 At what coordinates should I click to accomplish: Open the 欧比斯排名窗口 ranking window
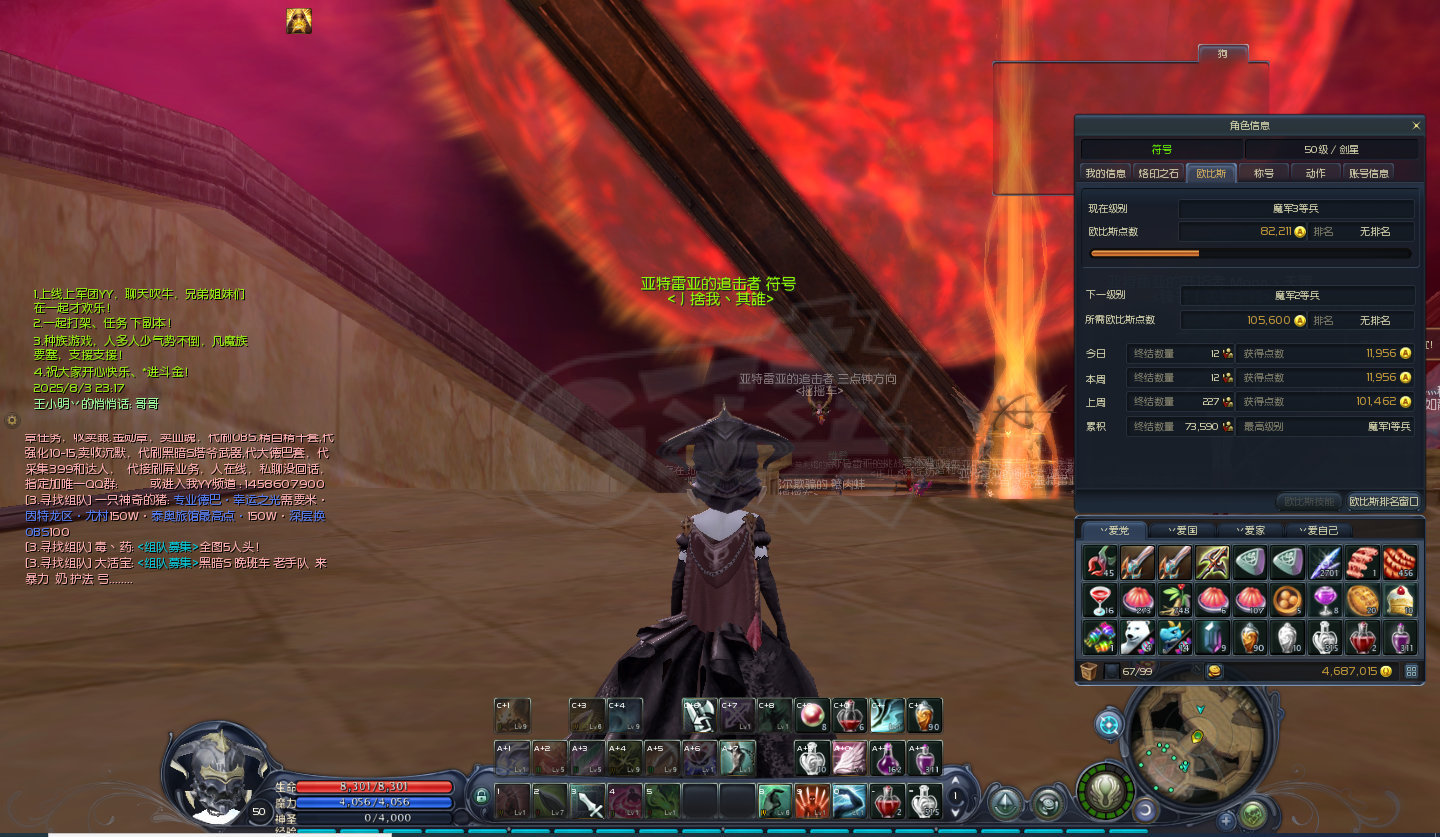click(x=1384, y=501)
